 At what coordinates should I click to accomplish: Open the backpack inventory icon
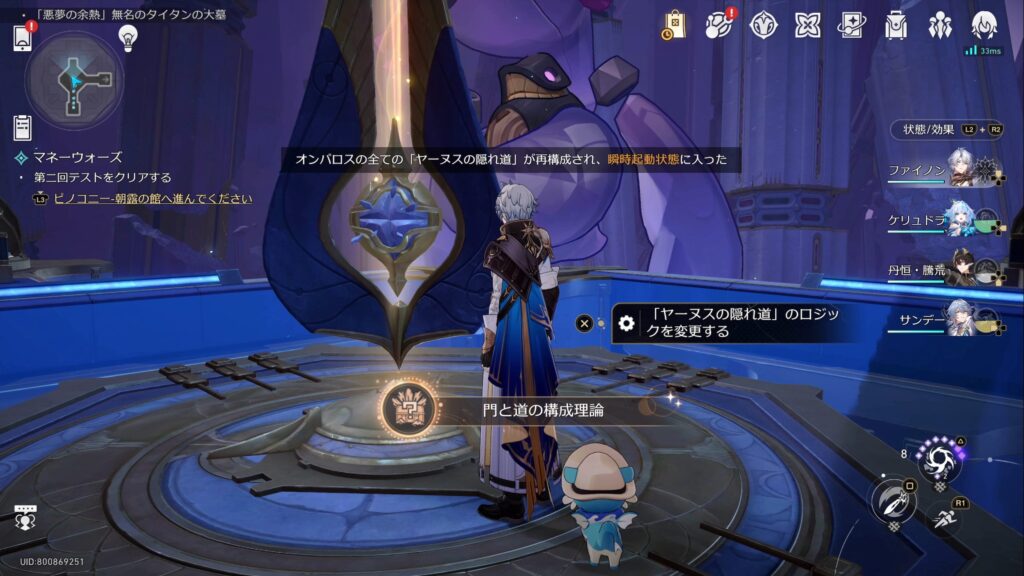895,25
